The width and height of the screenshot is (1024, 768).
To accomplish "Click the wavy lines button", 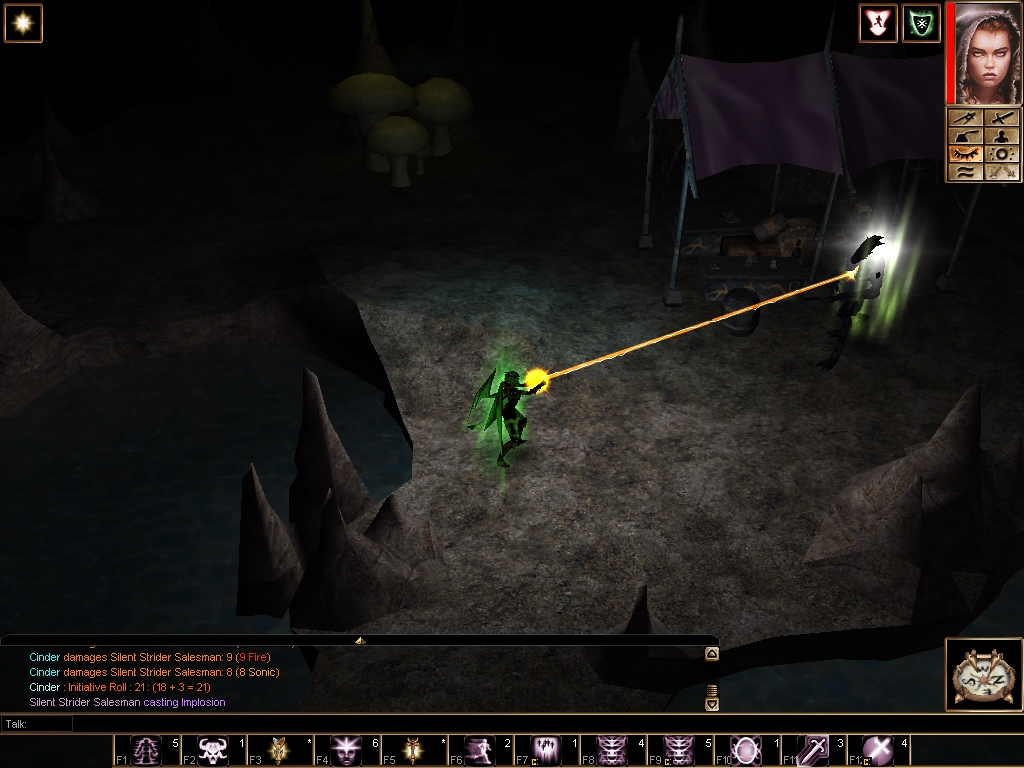I will tap(963, 171).
